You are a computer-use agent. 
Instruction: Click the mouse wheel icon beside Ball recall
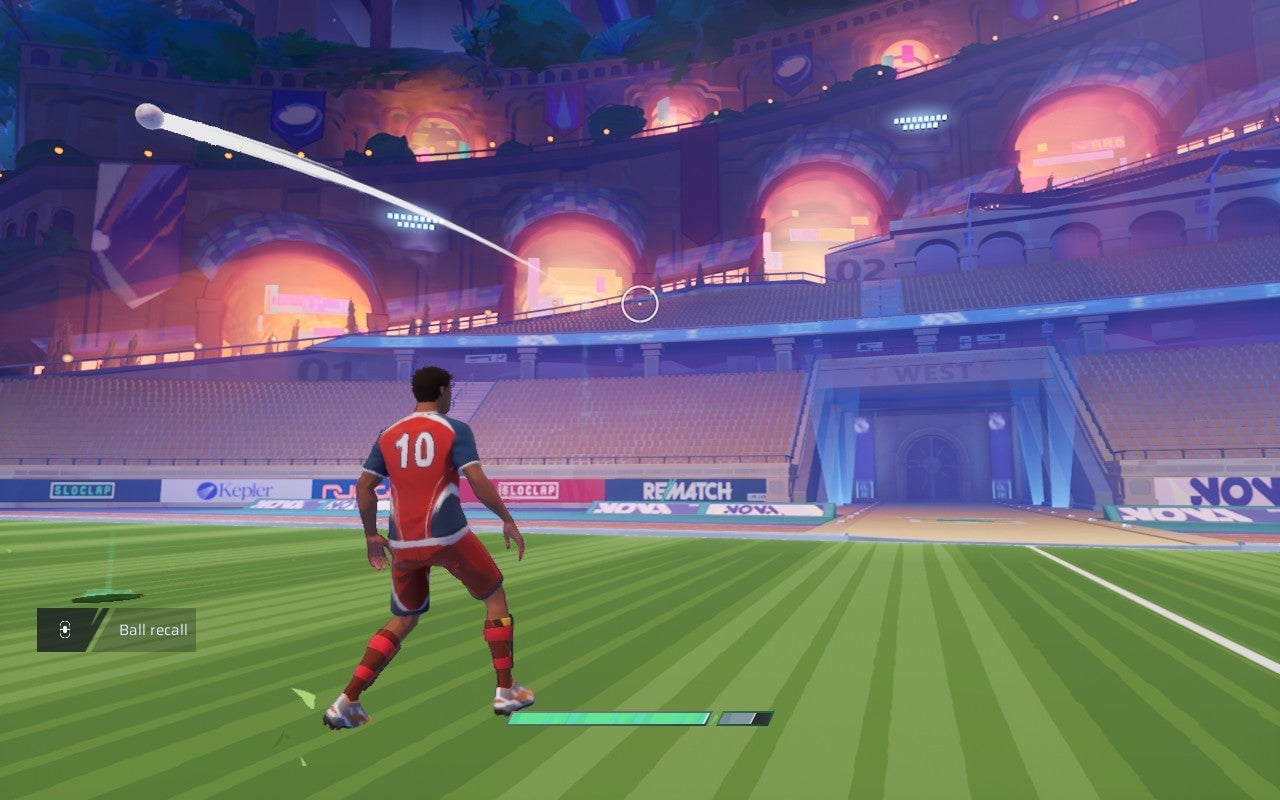(x=63, y=630)
